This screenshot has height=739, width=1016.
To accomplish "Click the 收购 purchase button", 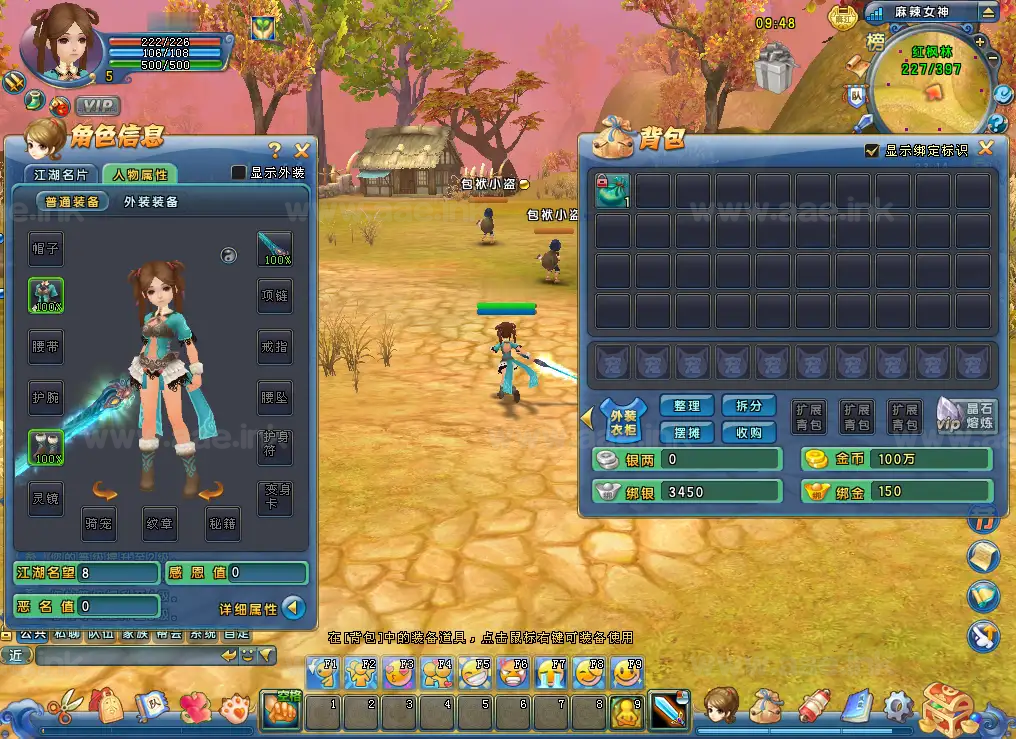I will click(x=748, y=432).
